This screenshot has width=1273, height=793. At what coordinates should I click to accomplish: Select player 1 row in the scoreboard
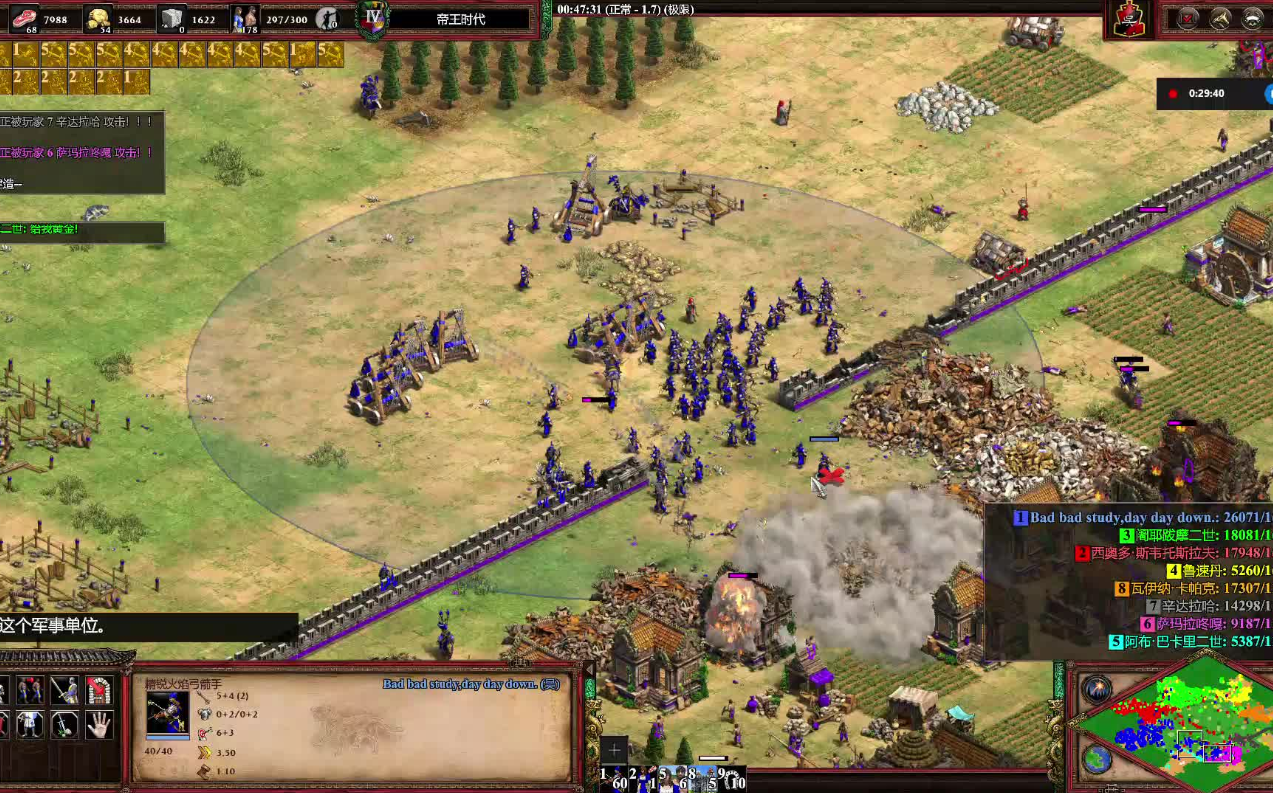click(1130, 518)
